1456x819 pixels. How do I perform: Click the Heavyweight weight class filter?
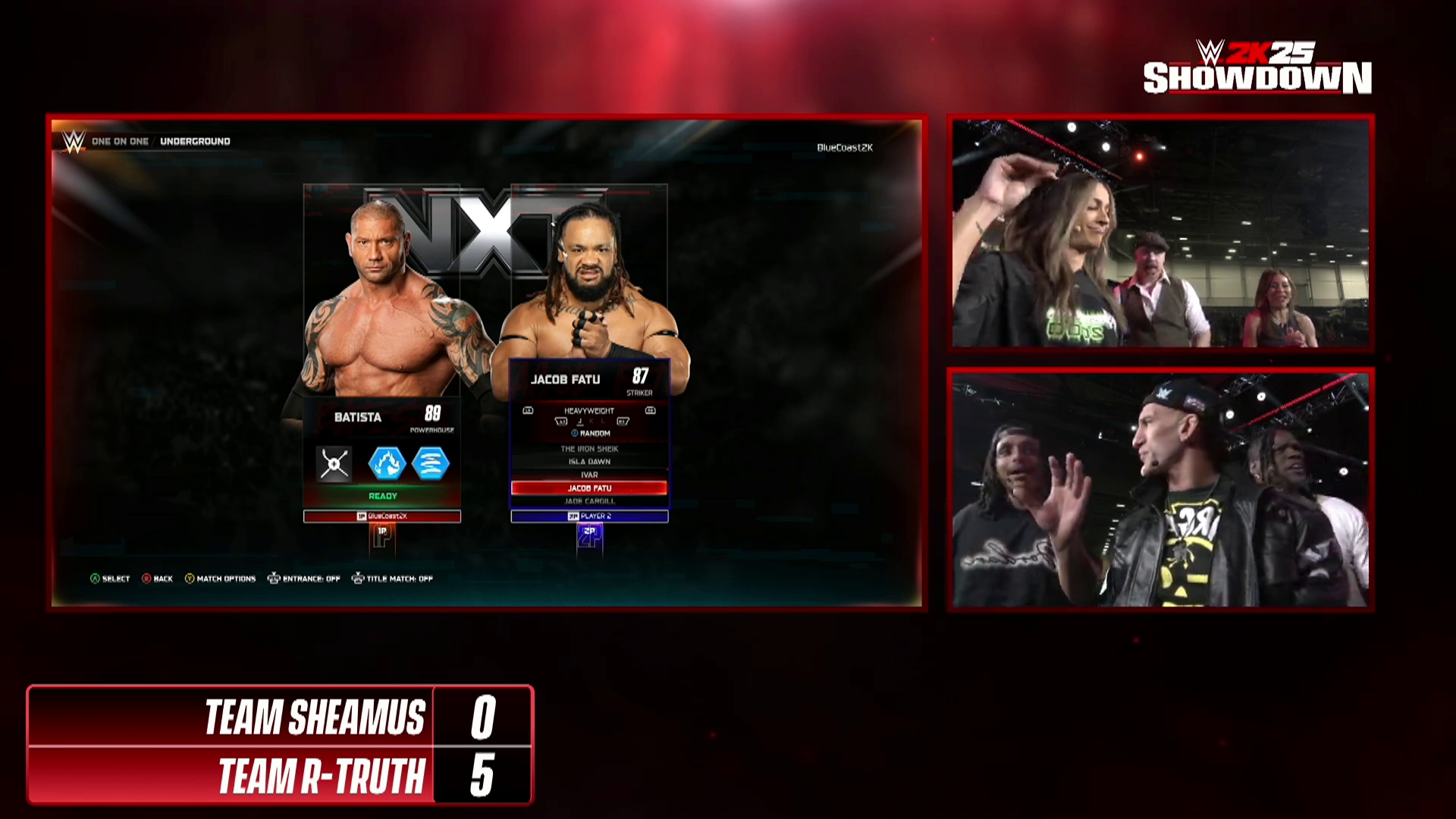pos(589,411)
